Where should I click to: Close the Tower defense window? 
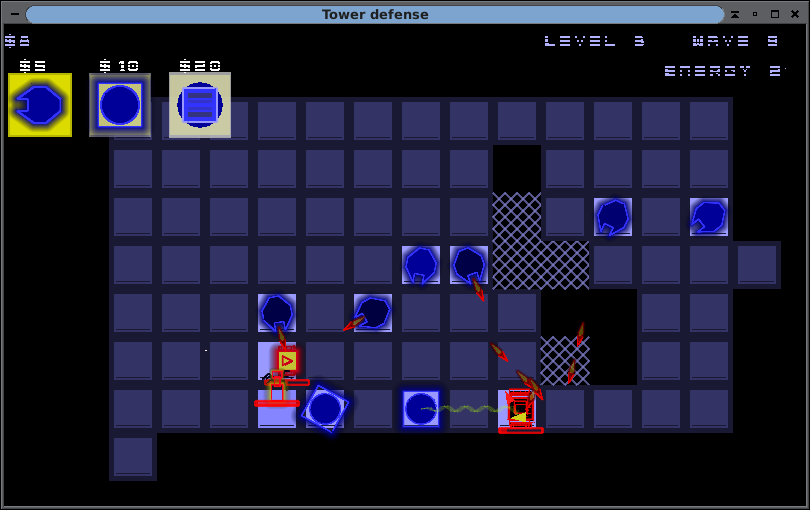point(795,15)
